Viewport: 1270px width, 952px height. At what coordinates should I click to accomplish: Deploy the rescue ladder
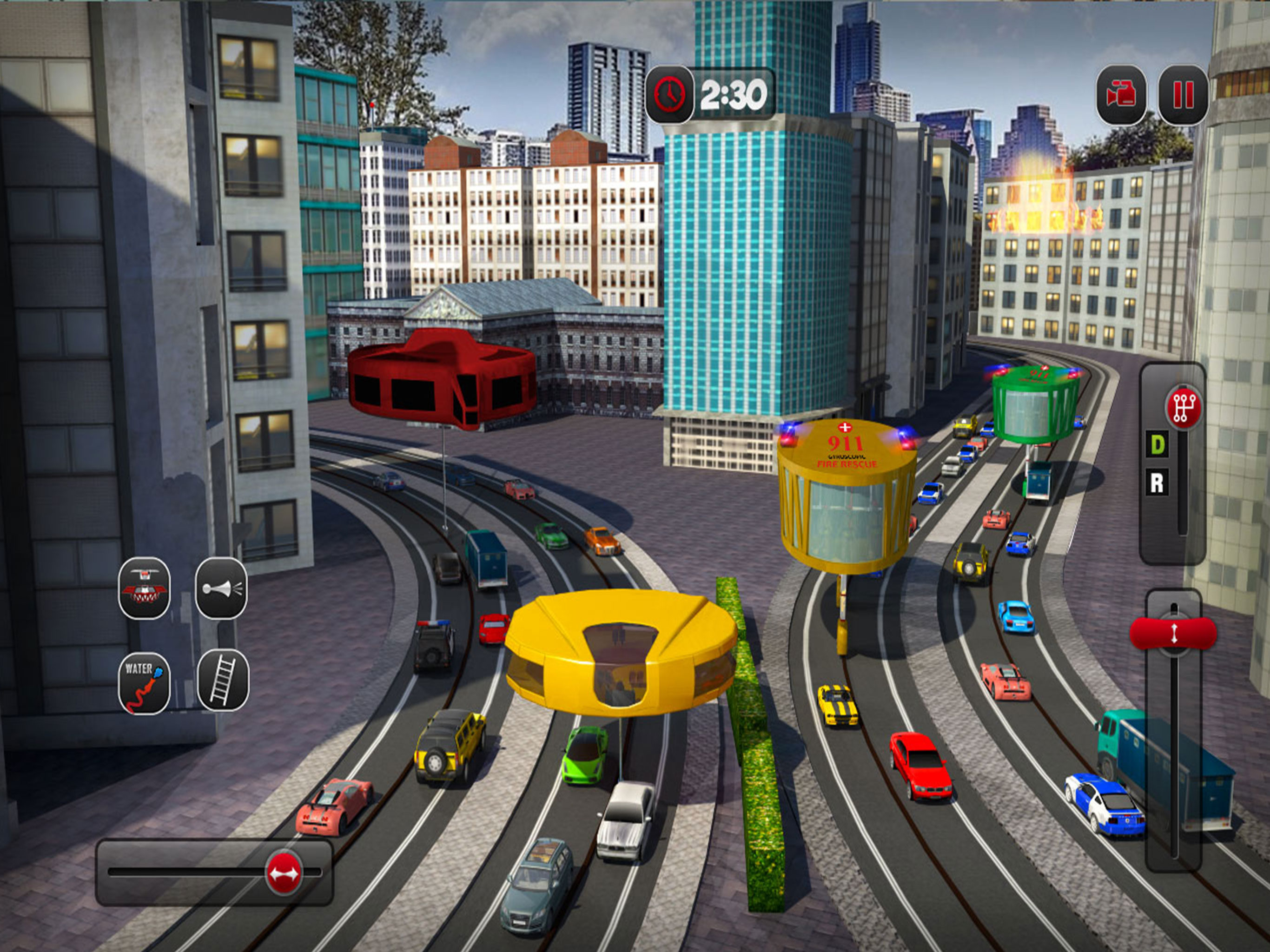click(x=223, y=681)
